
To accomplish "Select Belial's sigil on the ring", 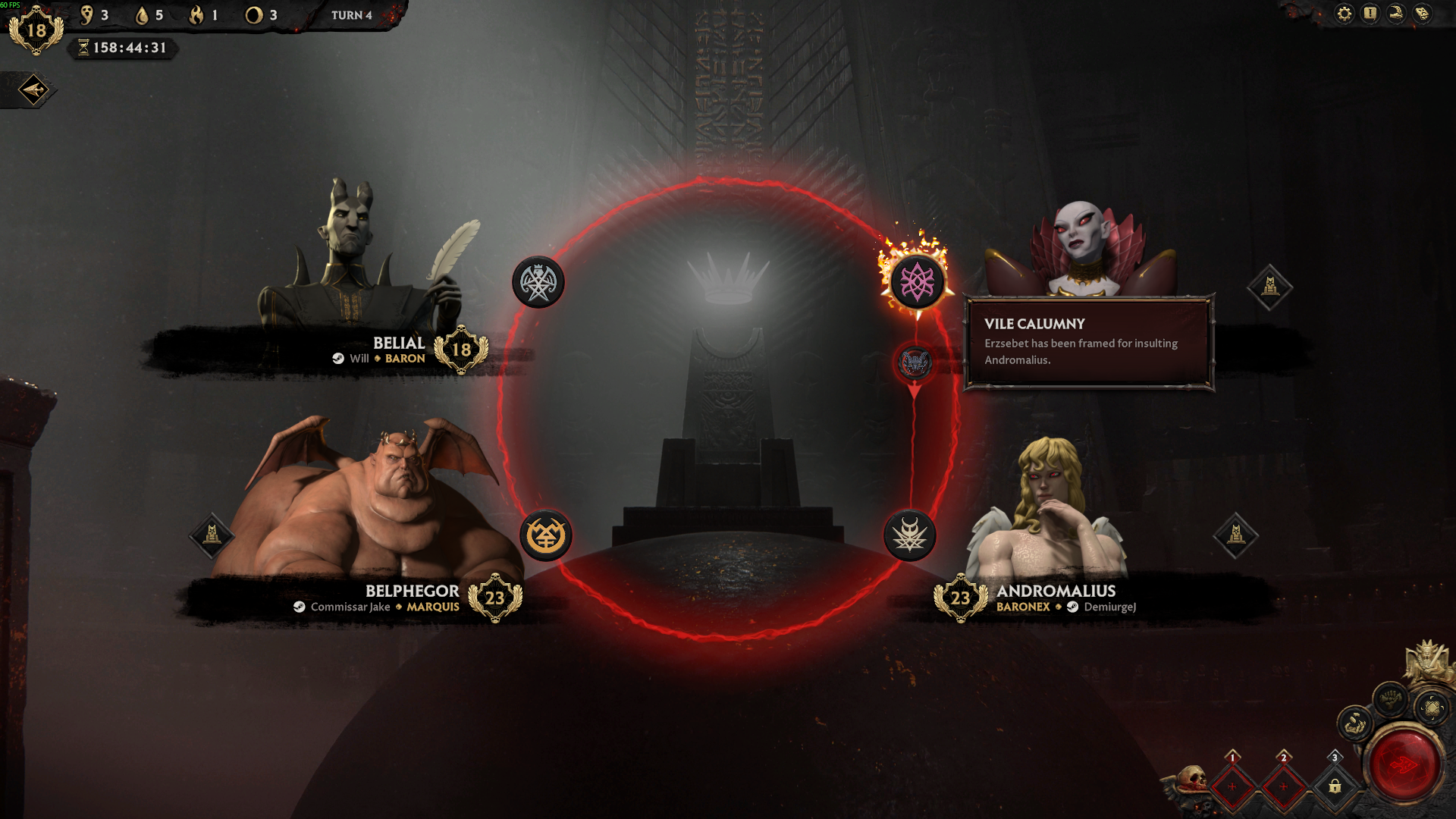I will 538,283.
